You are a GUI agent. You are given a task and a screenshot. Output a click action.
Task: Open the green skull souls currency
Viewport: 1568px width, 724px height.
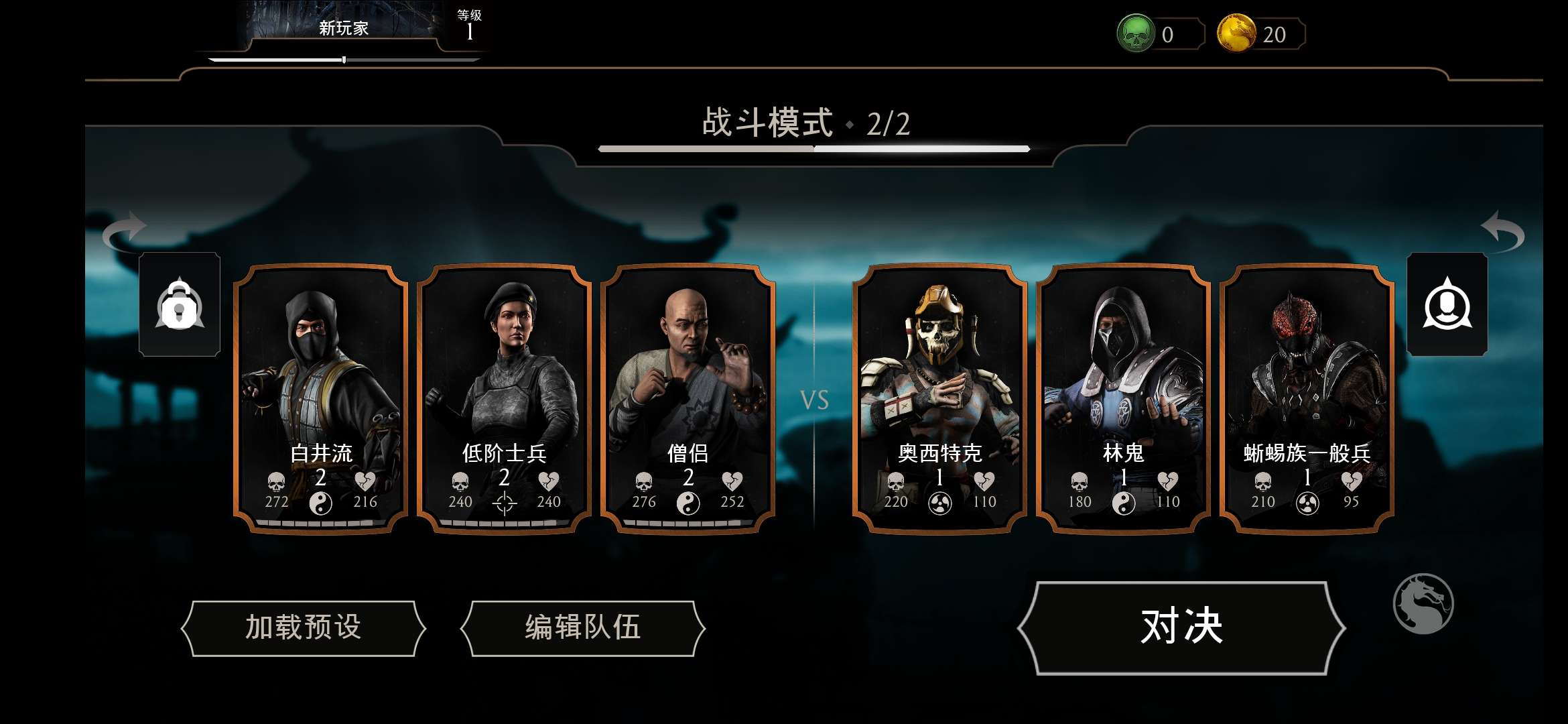1135,34
